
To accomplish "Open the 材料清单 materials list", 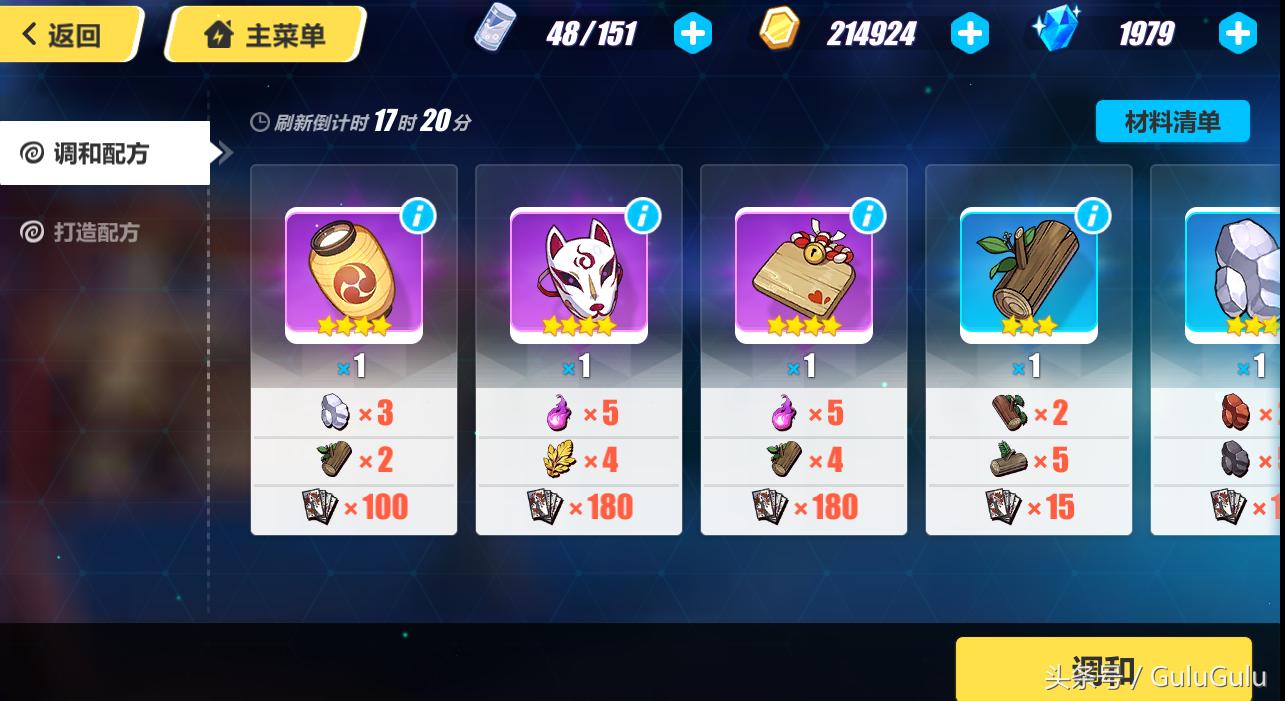I will click(x=1172, y=122).
